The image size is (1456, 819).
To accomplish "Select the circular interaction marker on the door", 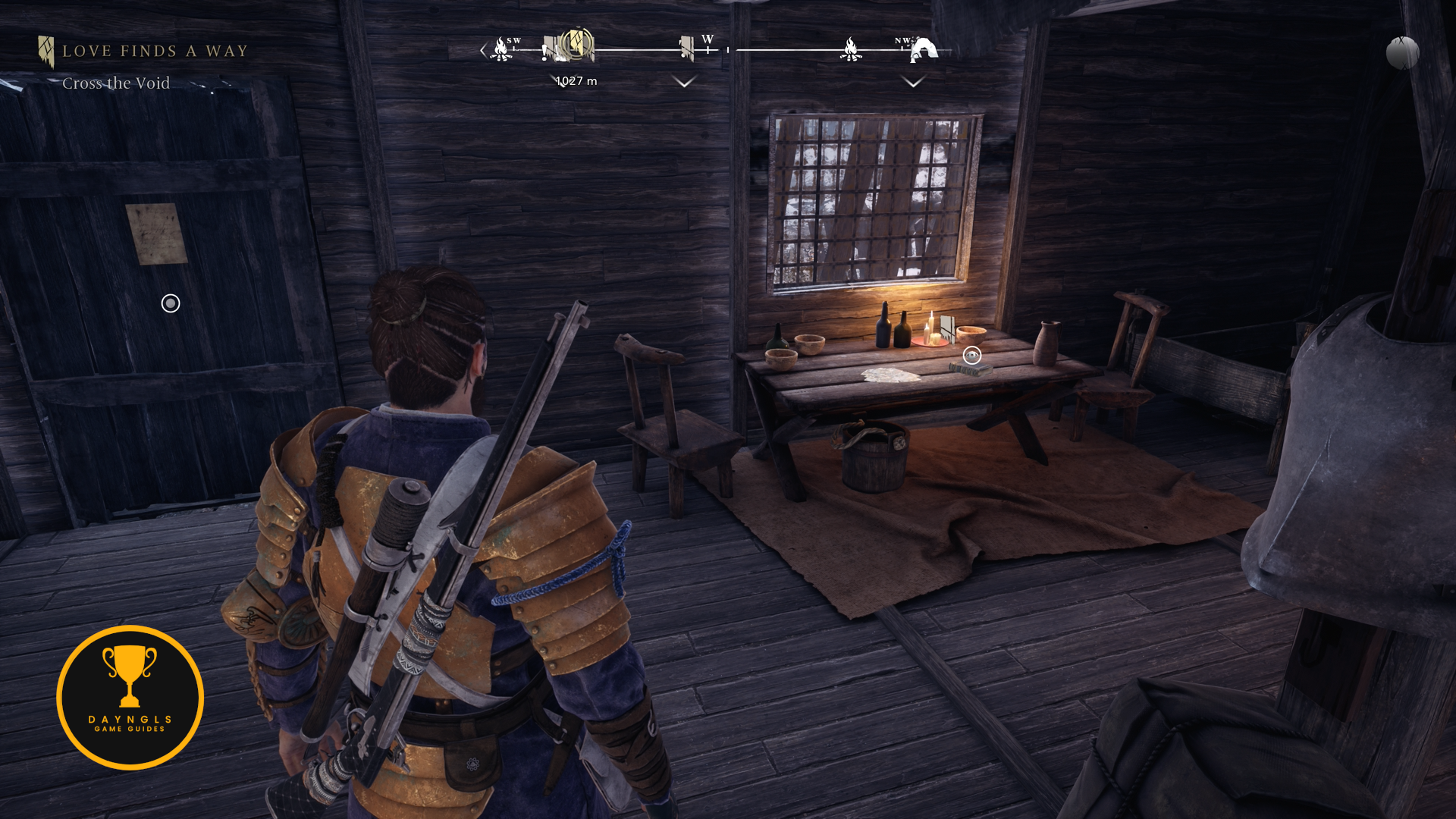I will pos(171,303).
